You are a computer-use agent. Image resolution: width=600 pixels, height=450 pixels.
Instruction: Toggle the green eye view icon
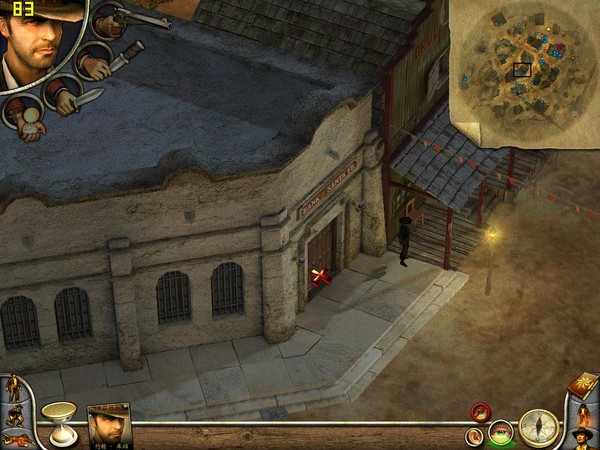(x=501, y=433)
